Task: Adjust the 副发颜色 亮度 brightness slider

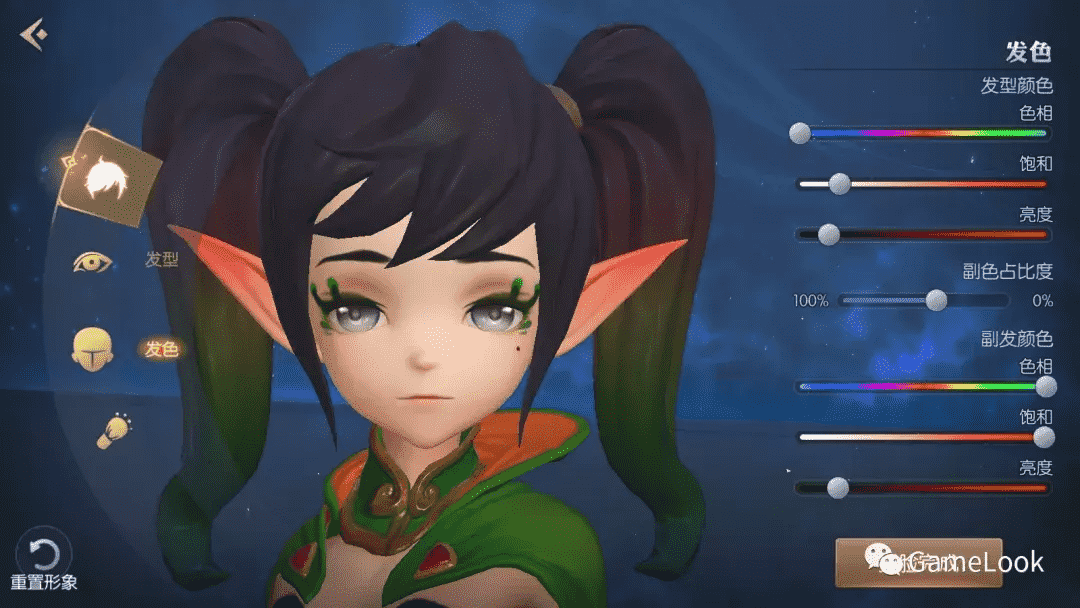Action: (838, 488)
